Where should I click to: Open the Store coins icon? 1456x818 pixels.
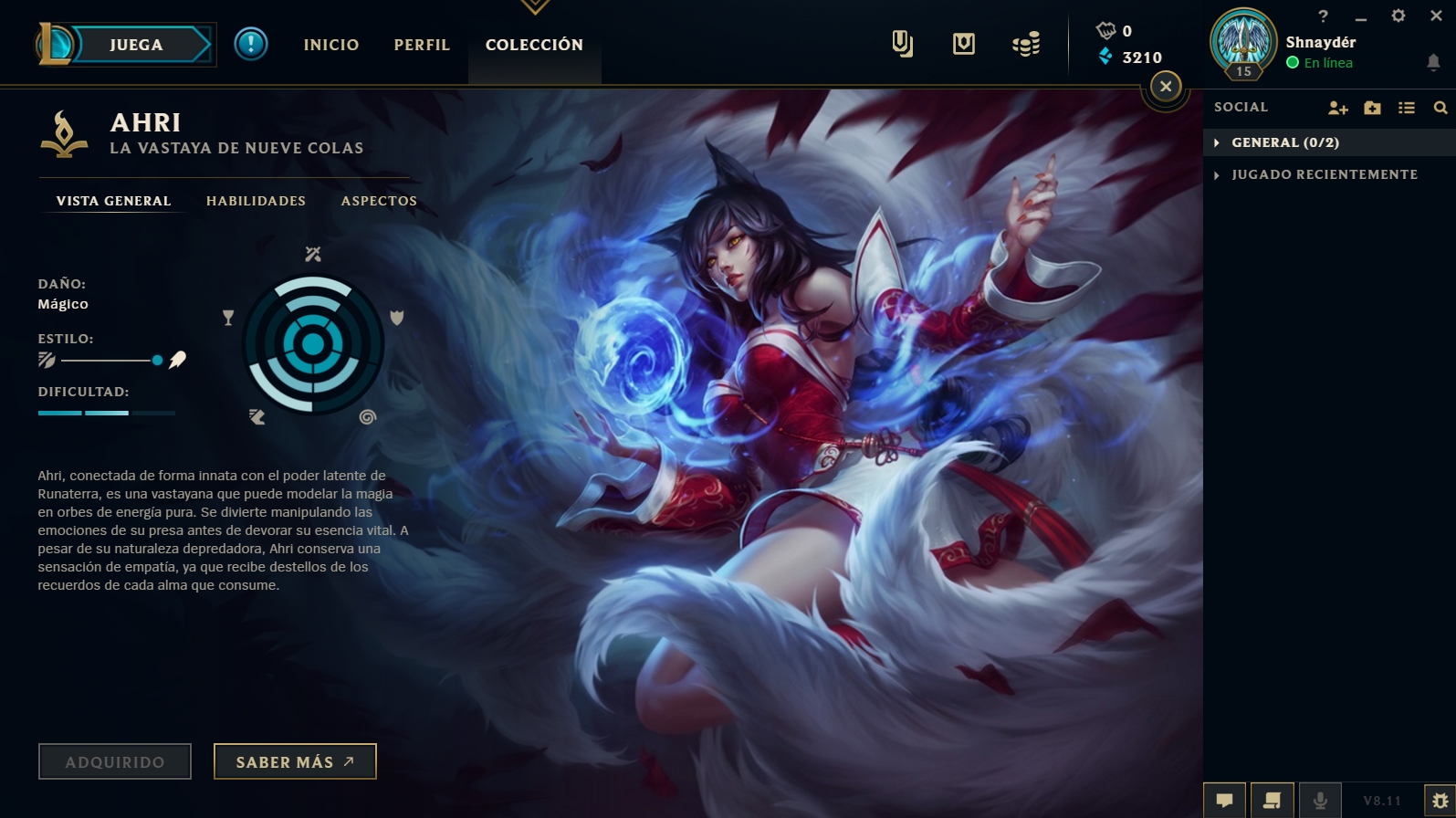click(1025, 43)
